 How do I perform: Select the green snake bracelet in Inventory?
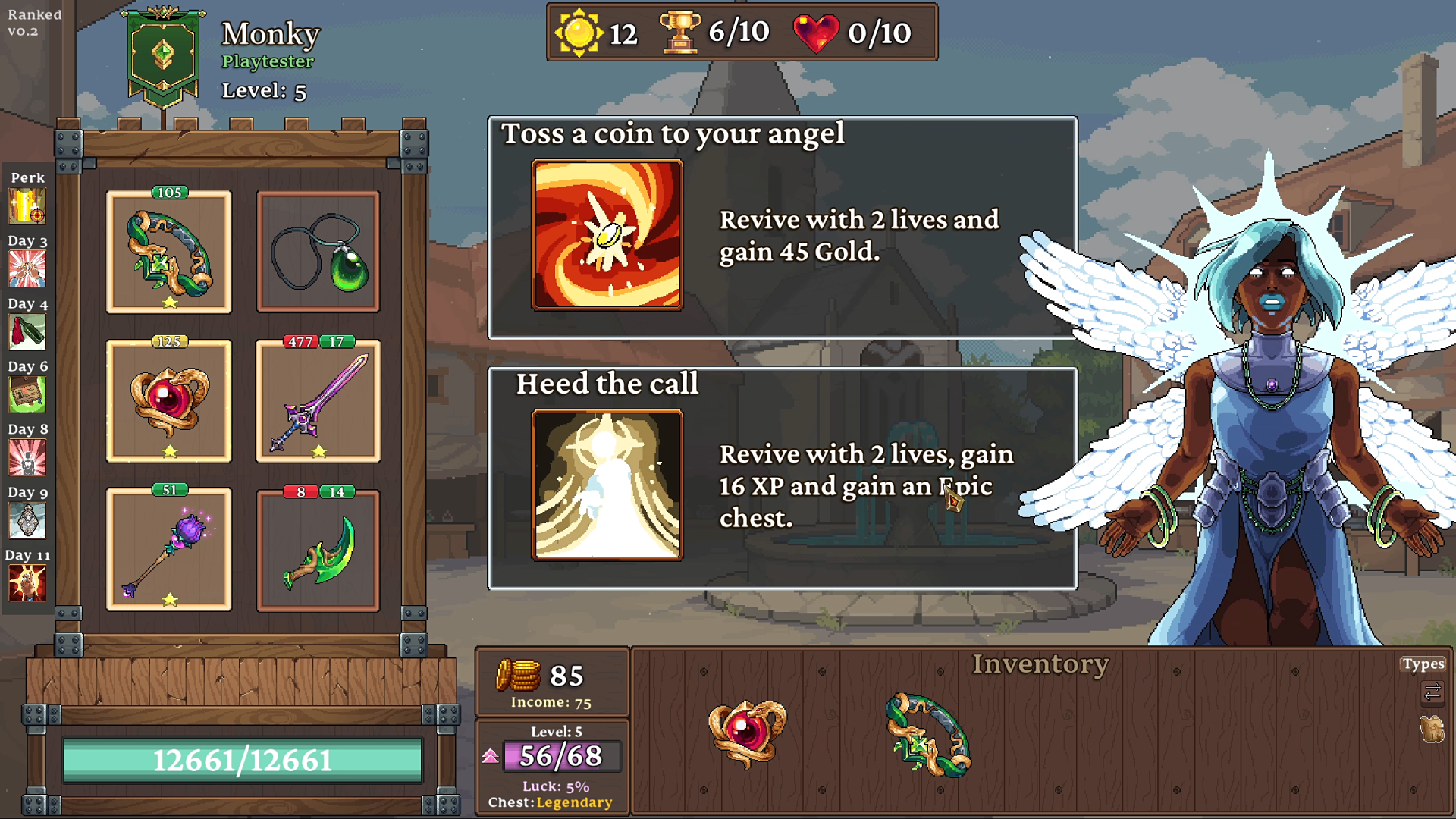929,732
